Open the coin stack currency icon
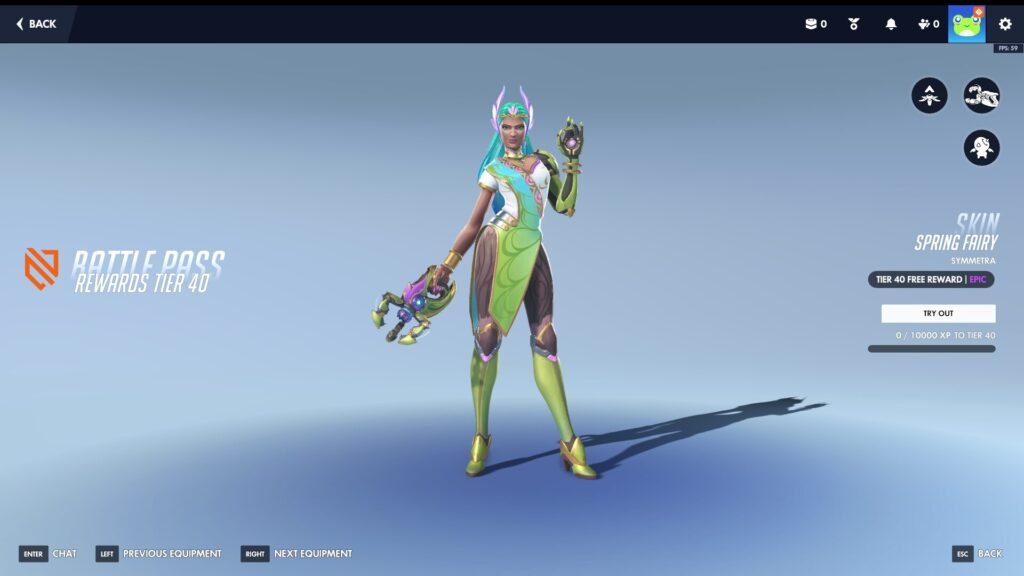 (x=815, y=24)
